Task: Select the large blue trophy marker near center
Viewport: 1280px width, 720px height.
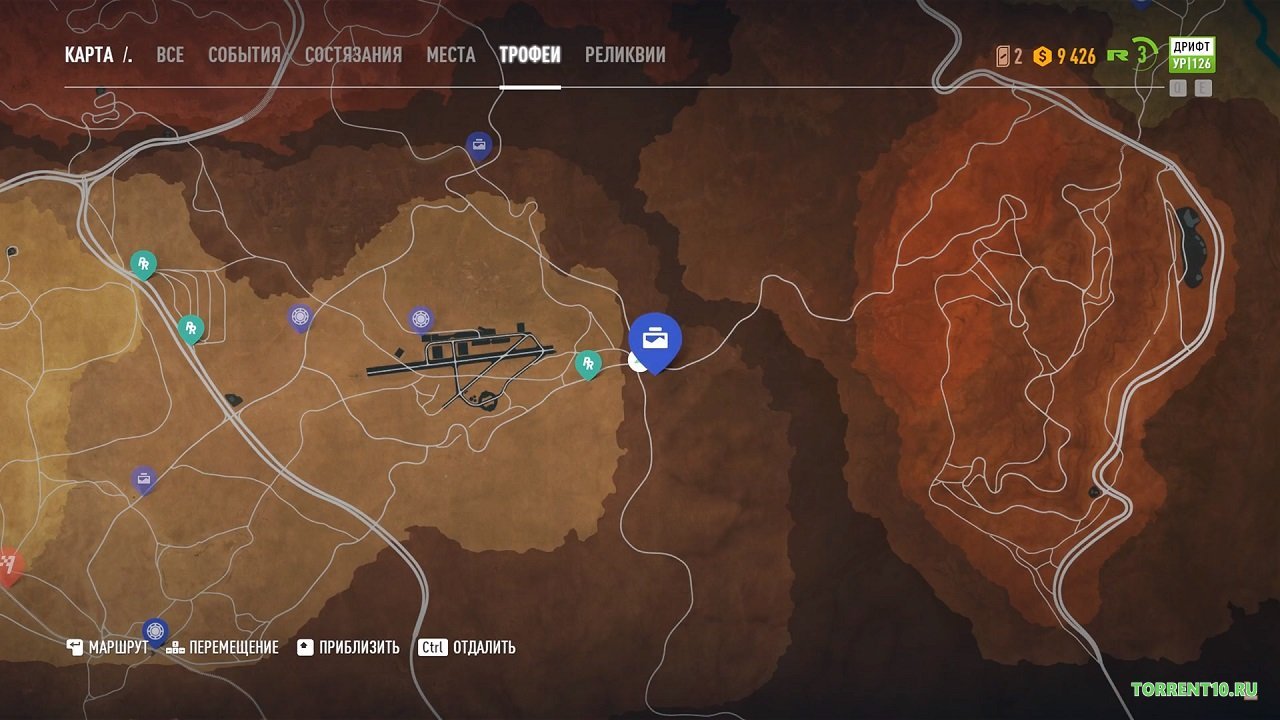Action: coord(655,340)
